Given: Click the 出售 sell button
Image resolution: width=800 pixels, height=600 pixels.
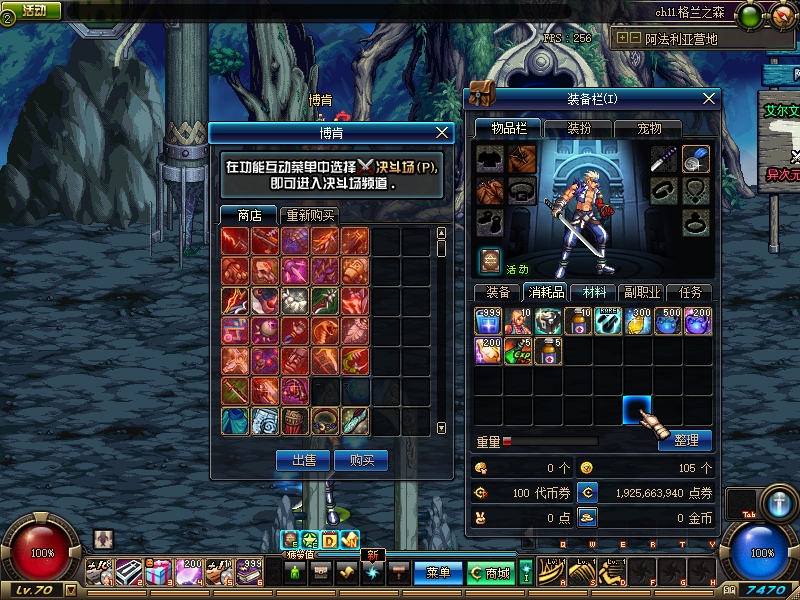Looking at the screenshot, I should pos(303,460).
